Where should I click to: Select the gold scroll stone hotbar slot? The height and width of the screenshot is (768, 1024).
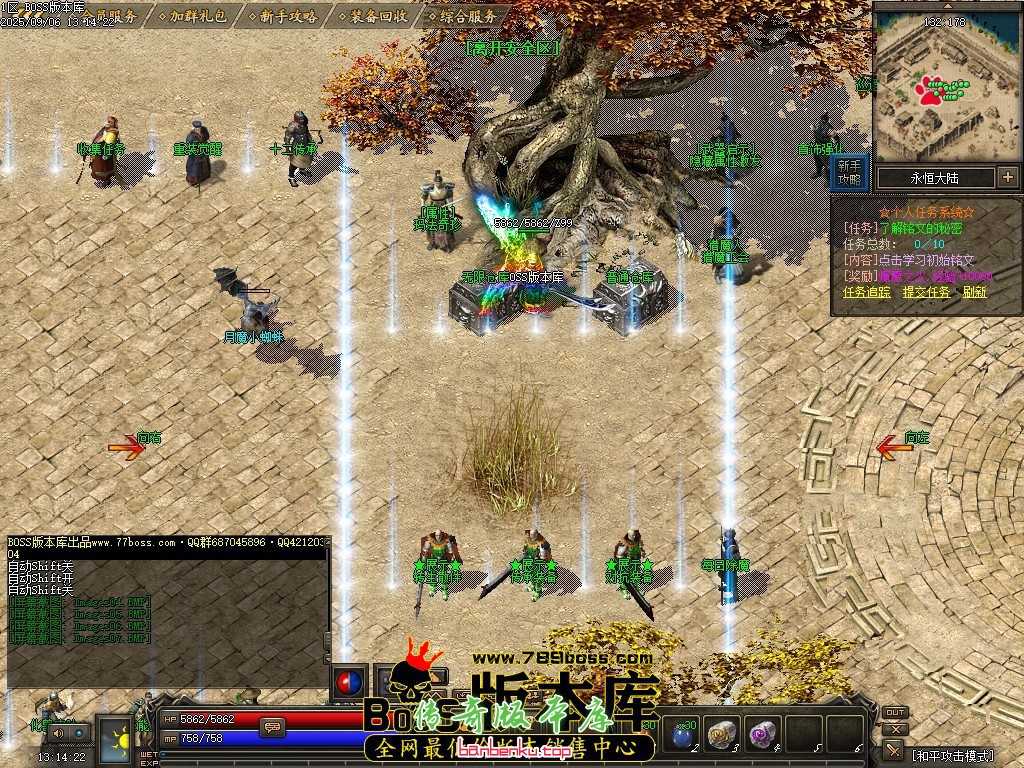click(725, 735)
